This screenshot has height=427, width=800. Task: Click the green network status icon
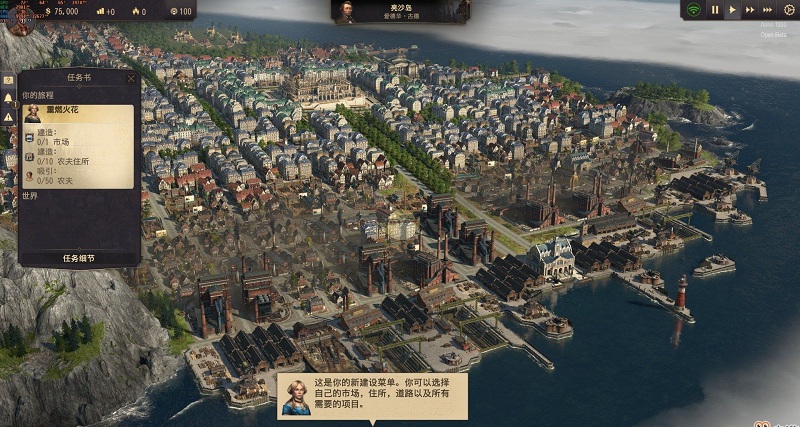[692, 10]
